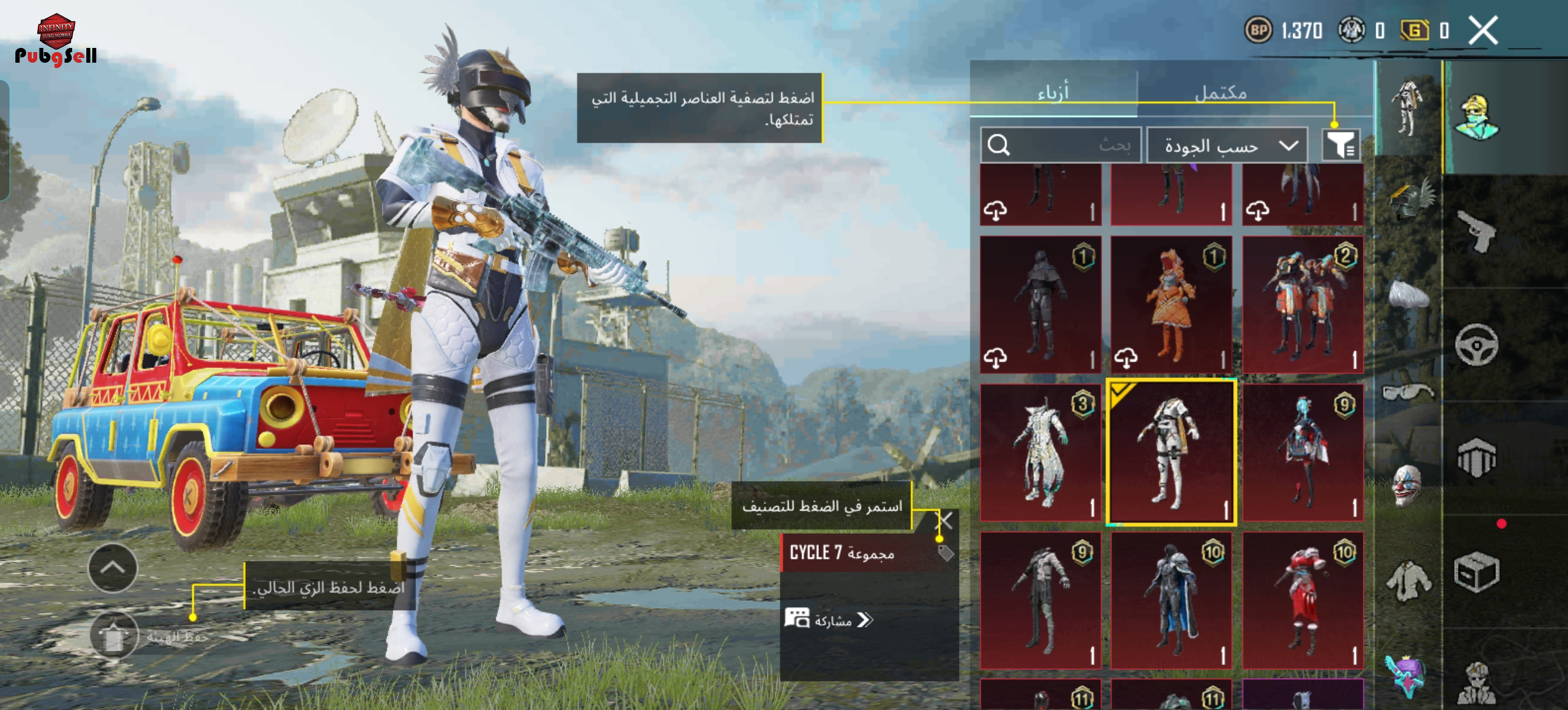
Task: Pick the silver long coat outfit
Action: click(1040, 452)
